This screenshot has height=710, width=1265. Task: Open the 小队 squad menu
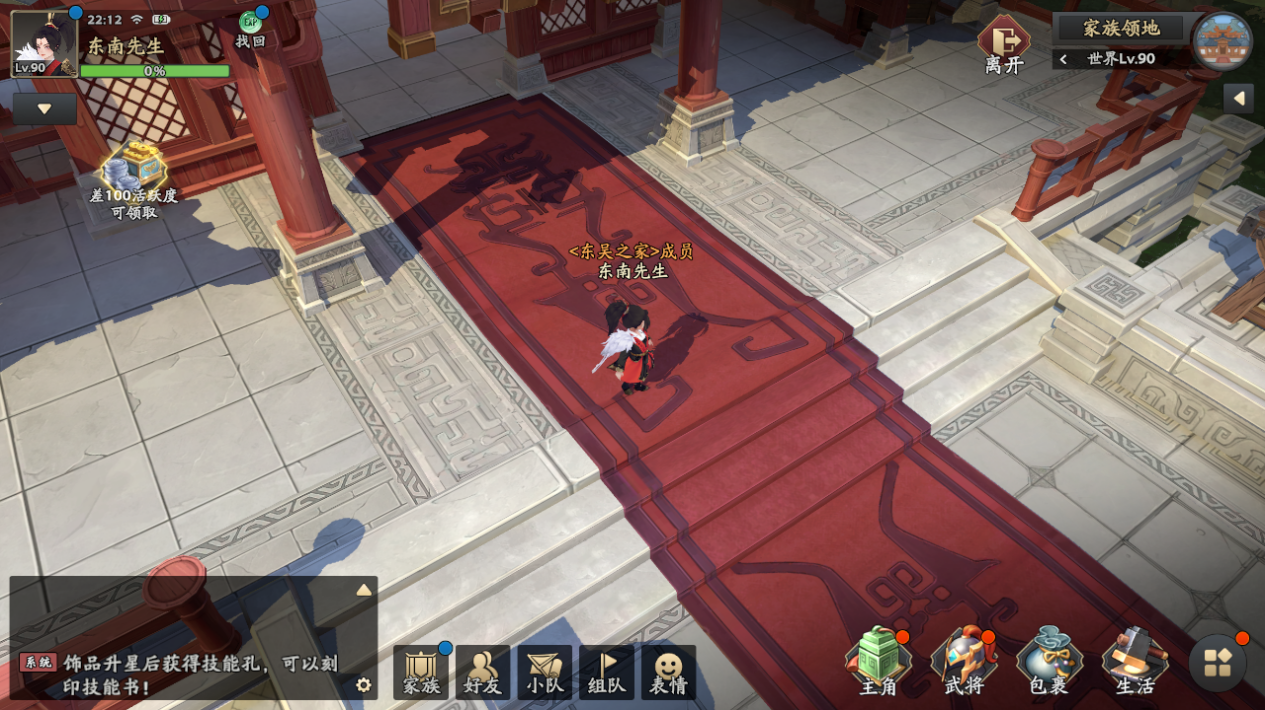545,672
